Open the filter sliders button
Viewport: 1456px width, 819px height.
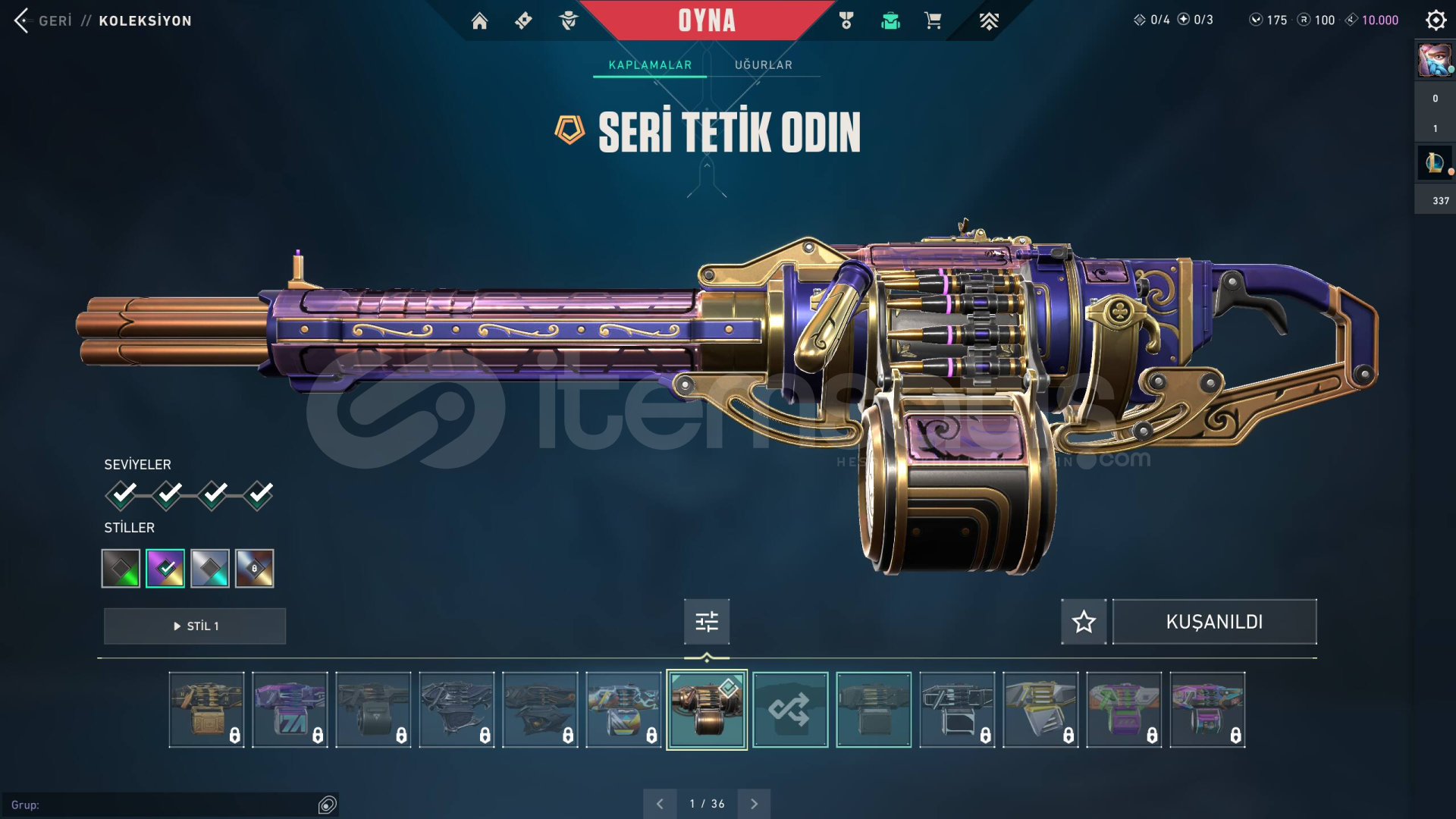(x=707, y=622)
